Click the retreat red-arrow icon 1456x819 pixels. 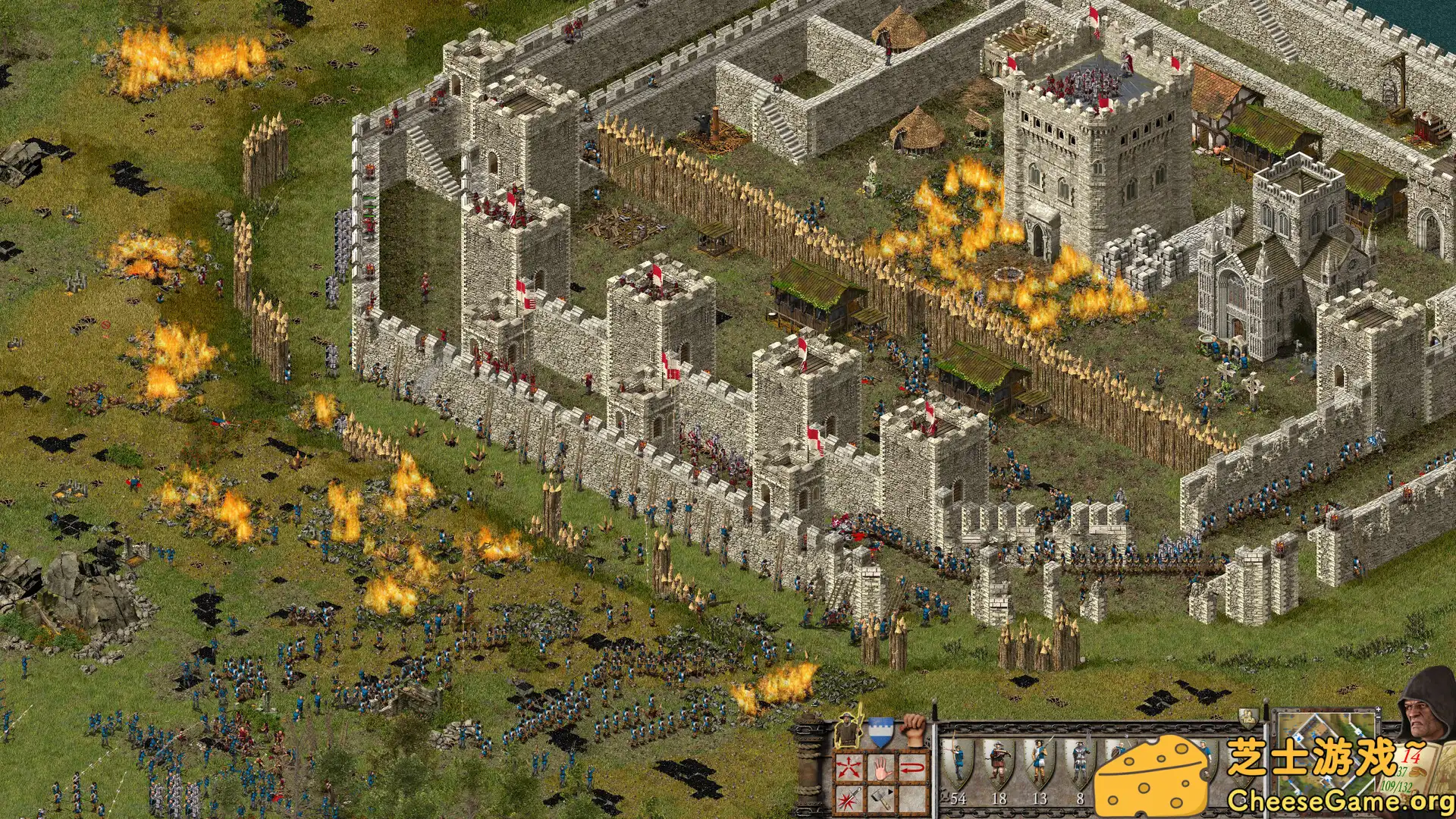tap(912, 767)
